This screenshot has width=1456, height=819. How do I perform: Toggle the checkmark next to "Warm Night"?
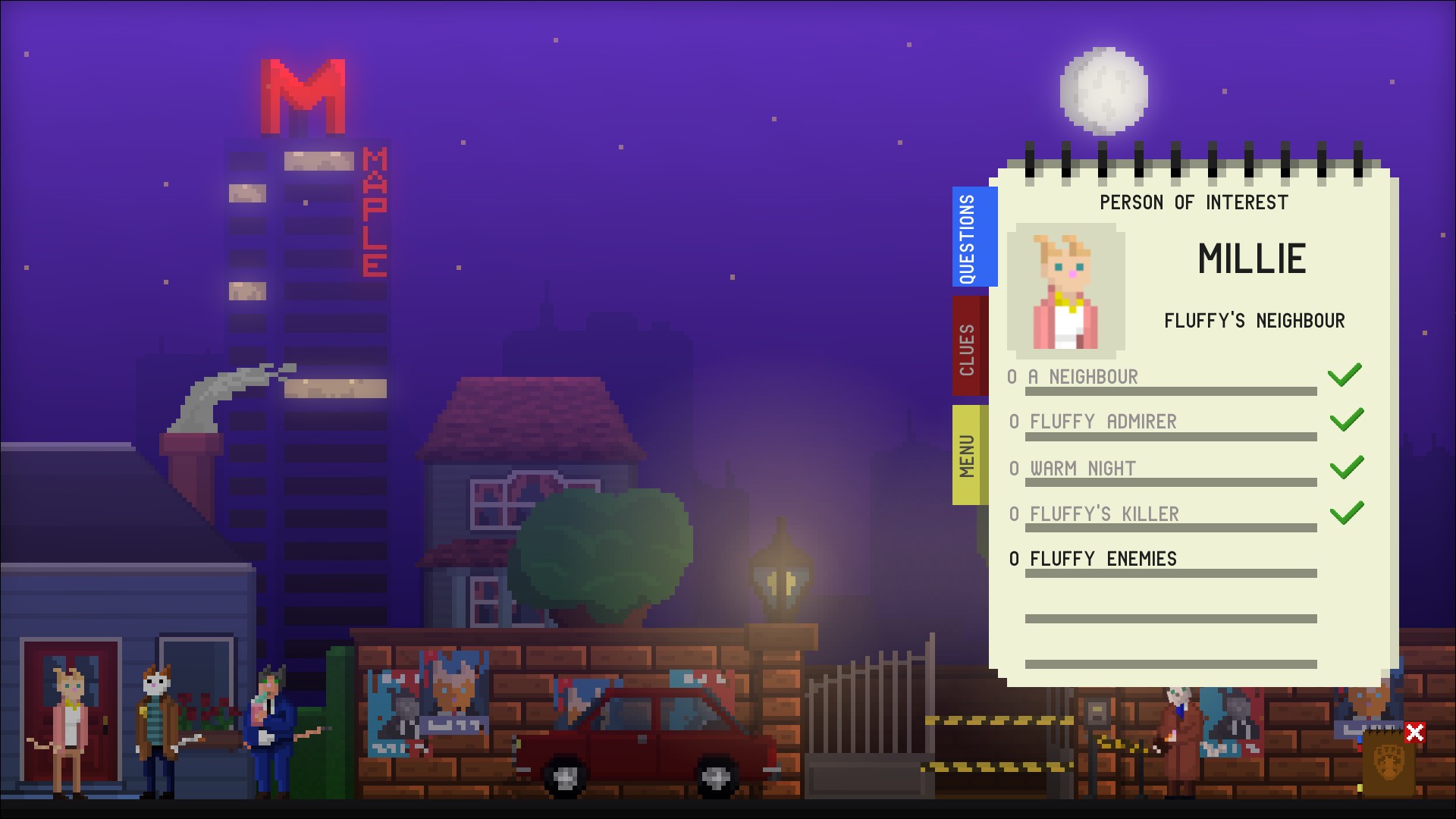pyautogui.click(x=1347, y=466)
